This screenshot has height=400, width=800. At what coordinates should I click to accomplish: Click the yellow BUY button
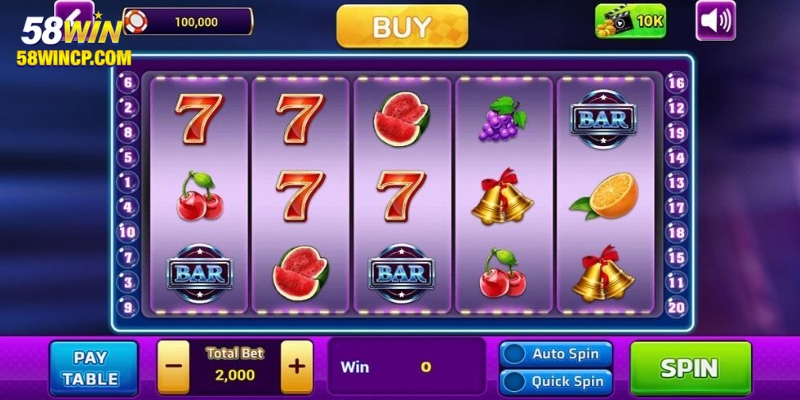coord(402,27)
